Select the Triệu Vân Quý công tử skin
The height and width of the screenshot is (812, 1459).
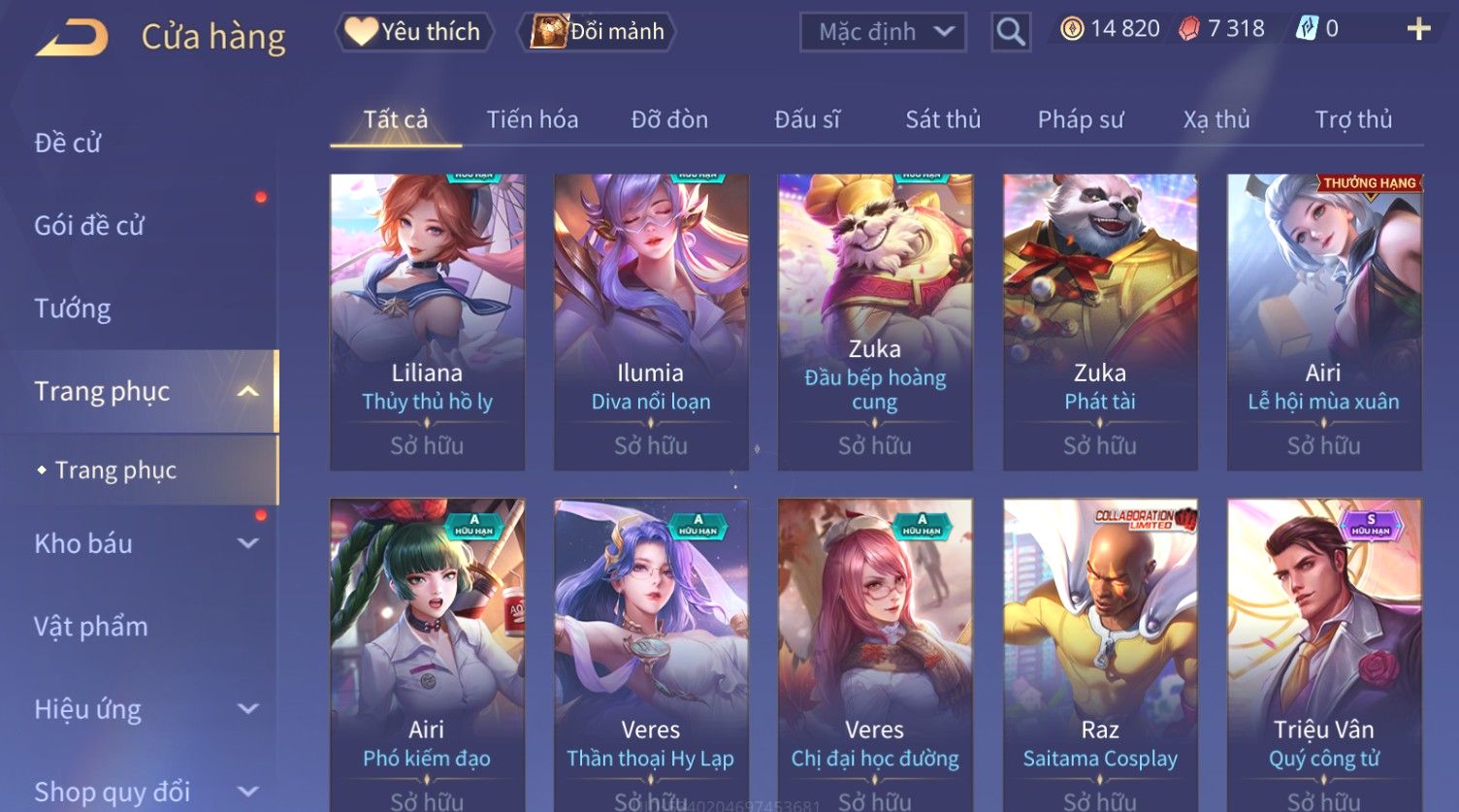pos(1323,650)
